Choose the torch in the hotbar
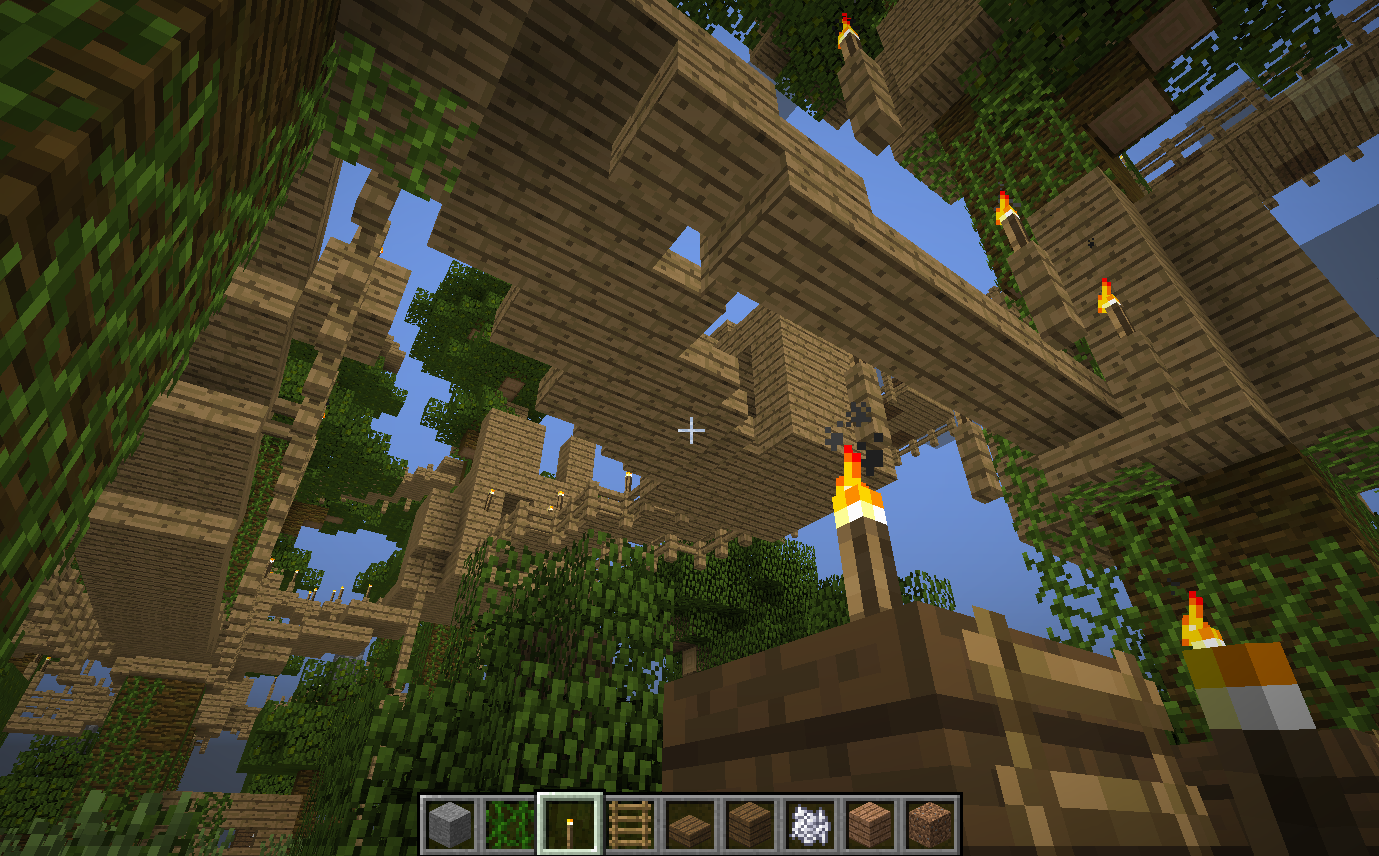Viewport: 1379px width, 856px height. [x=570, y=825]
